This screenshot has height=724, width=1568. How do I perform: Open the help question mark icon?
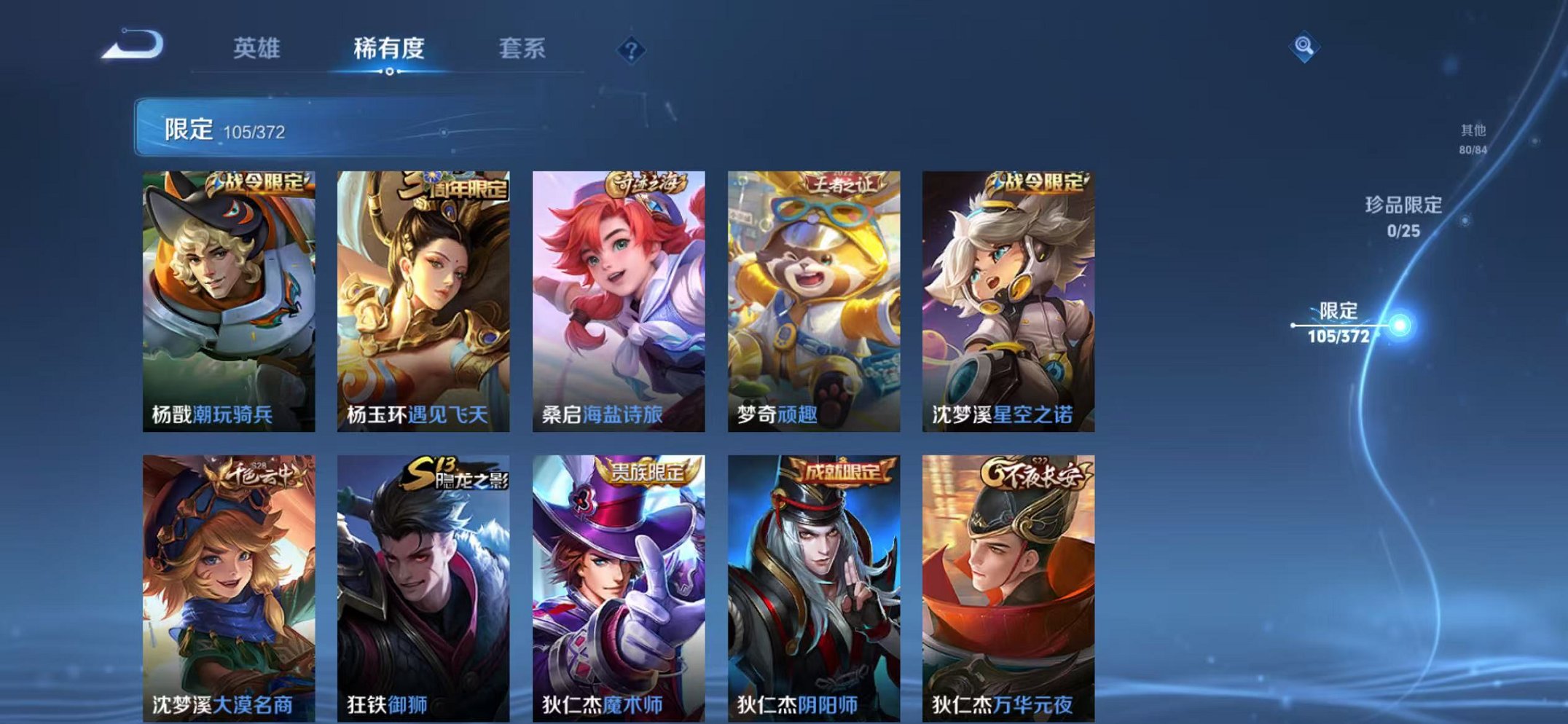631,49
